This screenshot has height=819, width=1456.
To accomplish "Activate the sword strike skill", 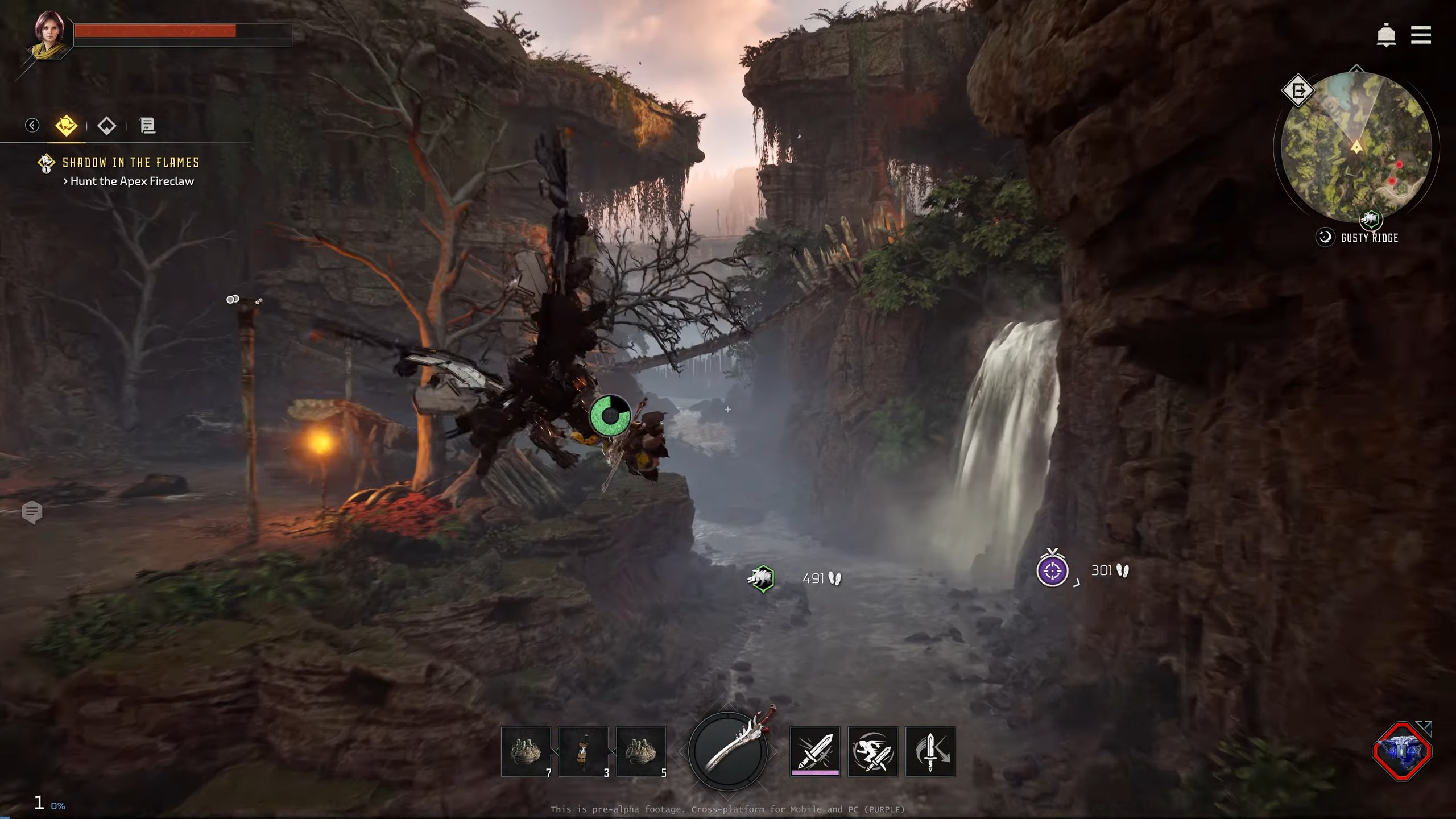I will tap(815, 751).
